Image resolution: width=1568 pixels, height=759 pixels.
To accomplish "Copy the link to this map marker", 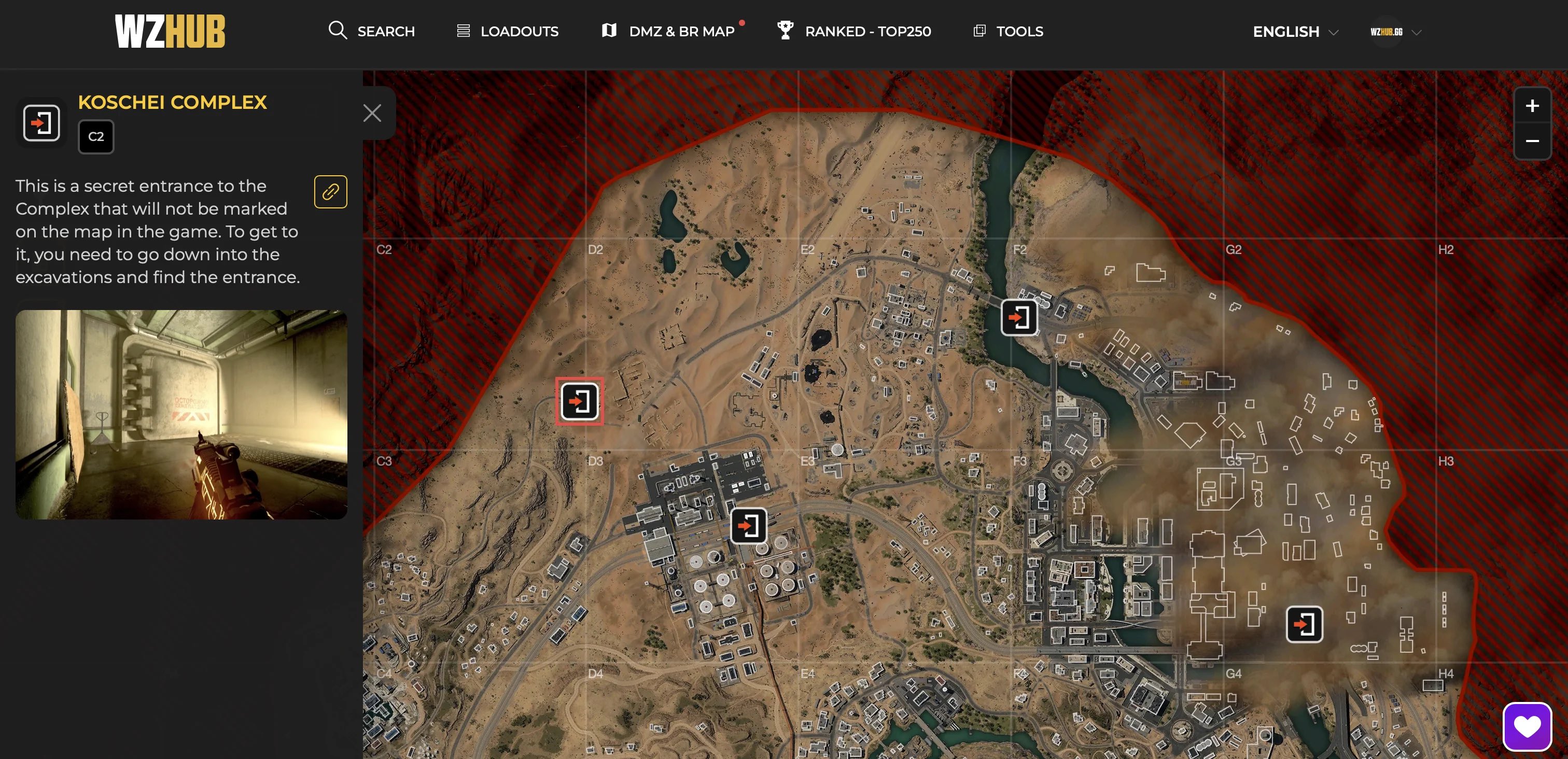I will click(x=330, y=192).
